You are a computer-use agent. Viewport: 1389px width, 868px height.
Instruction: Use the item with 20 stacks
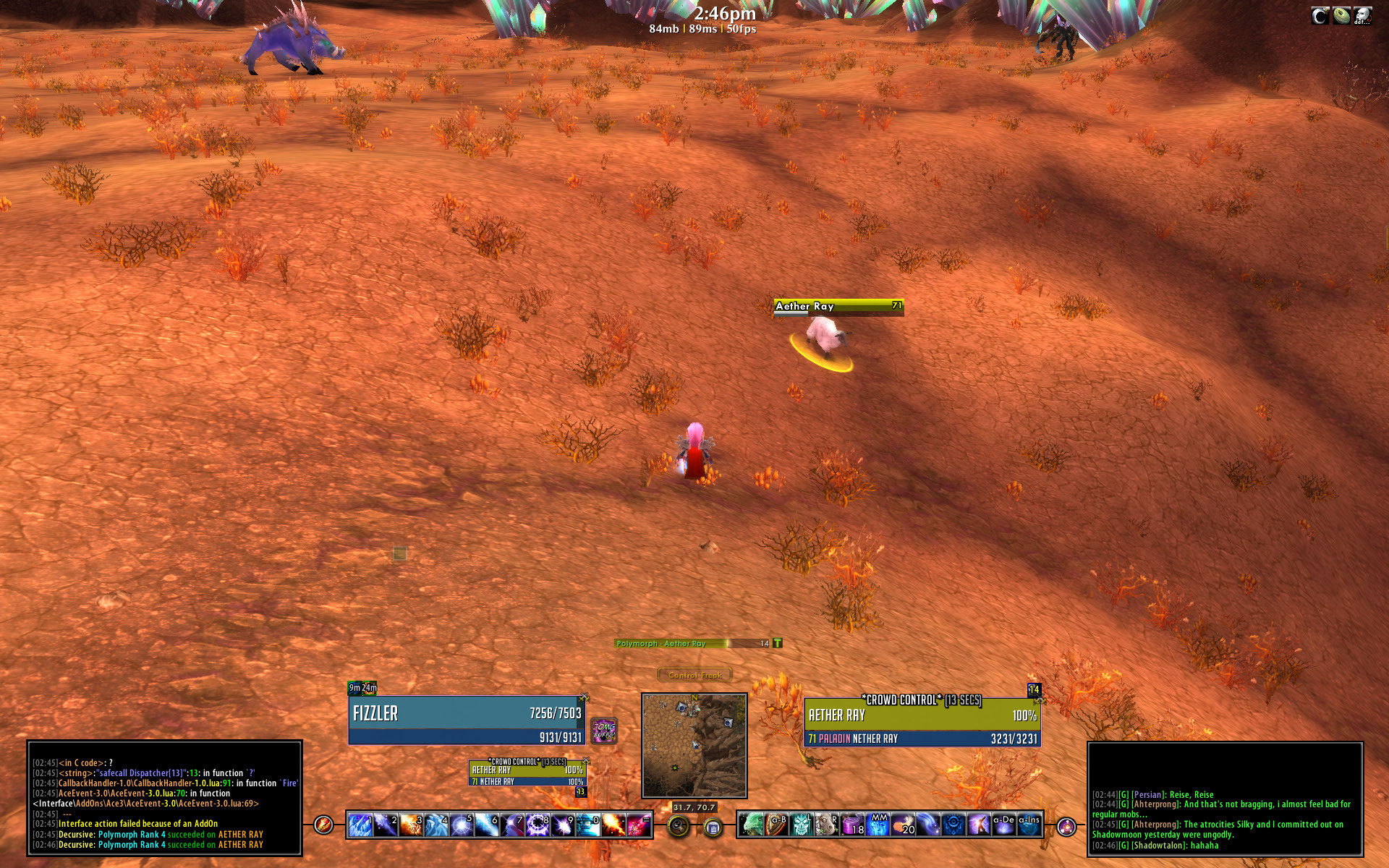[904, 825]
